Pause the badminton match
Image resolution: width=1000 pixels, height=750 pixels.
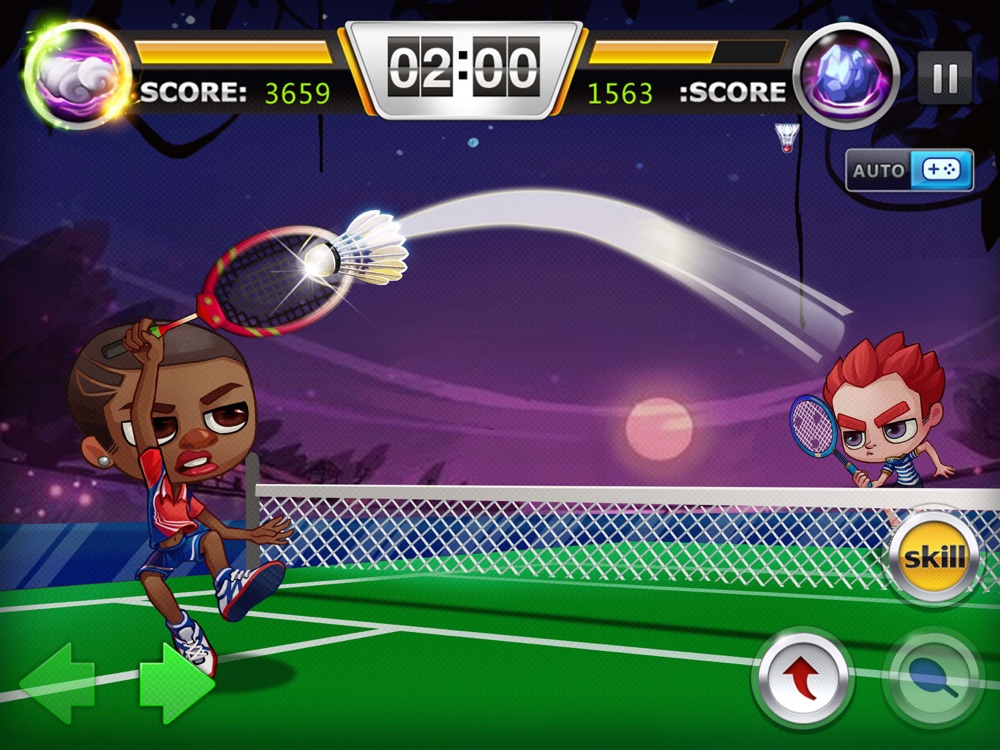(x=944, y=78)
